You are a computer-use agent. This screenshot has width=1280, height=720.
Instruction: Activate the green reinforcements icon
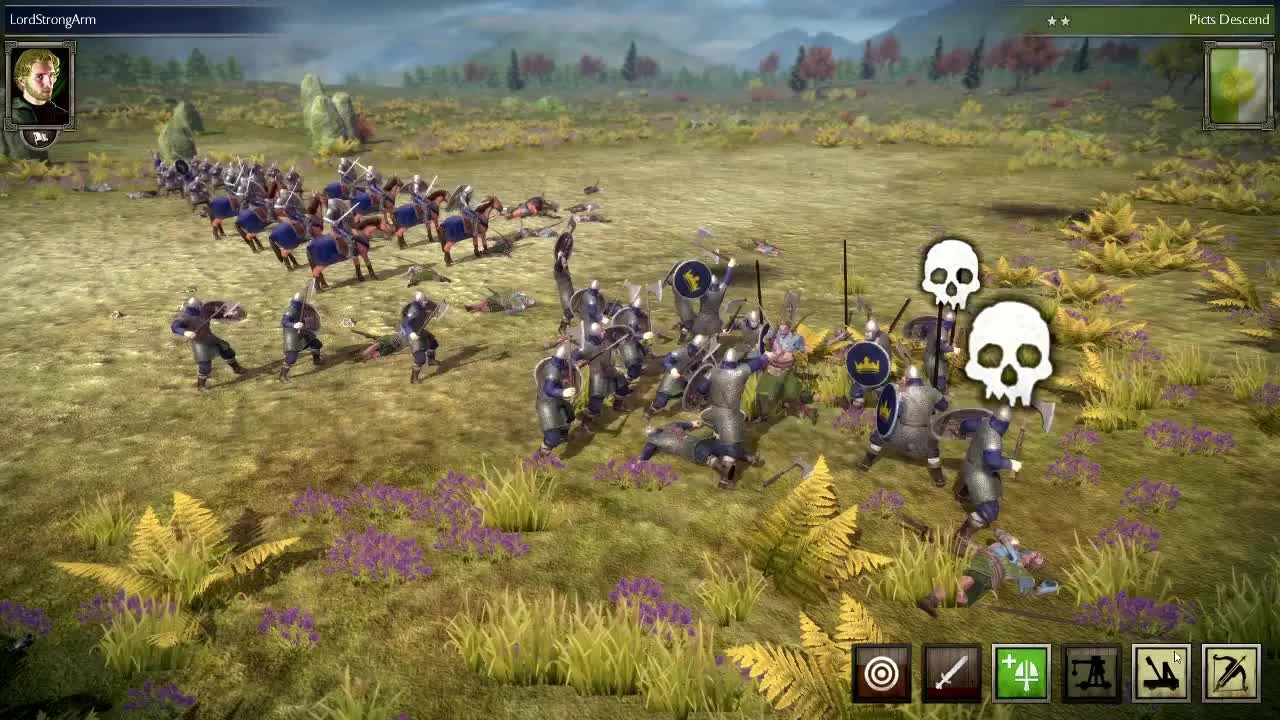point(1021,674)
